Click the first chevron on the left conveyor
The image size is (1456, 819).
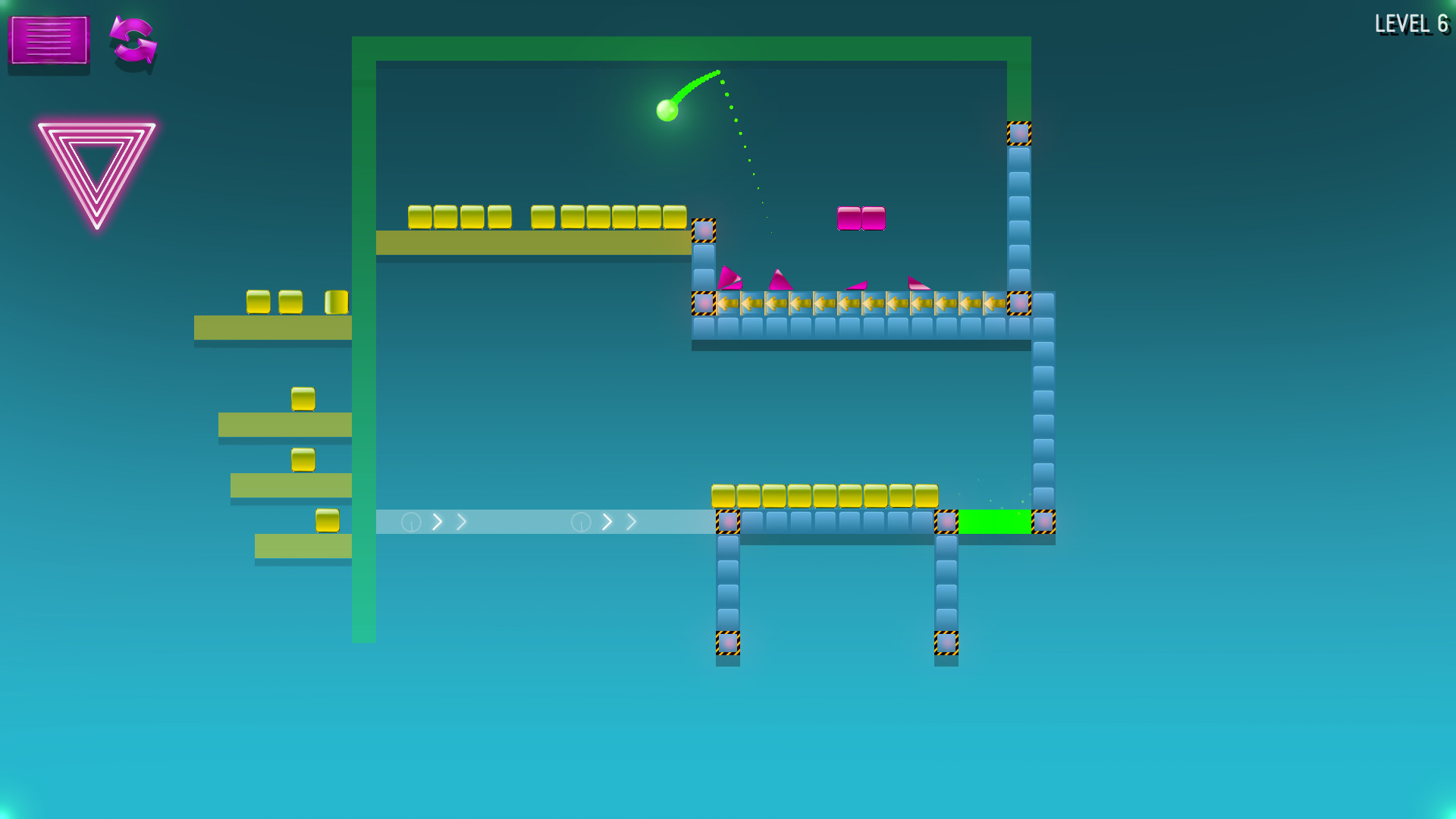click(438, 522)
